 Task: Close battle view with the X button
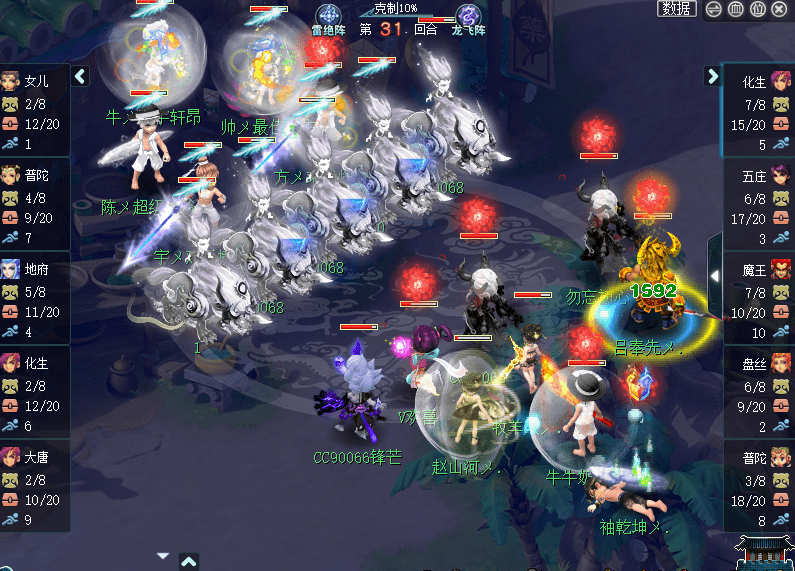coord(781,9)
